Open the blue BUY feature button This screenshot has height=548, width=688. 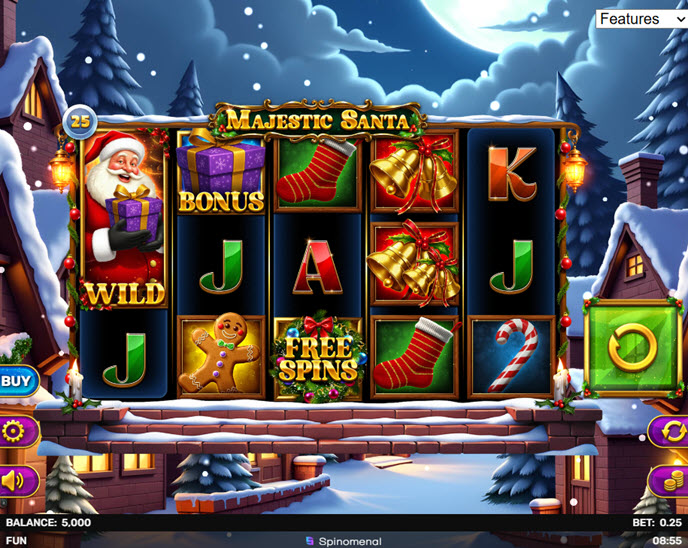(16, 380)
